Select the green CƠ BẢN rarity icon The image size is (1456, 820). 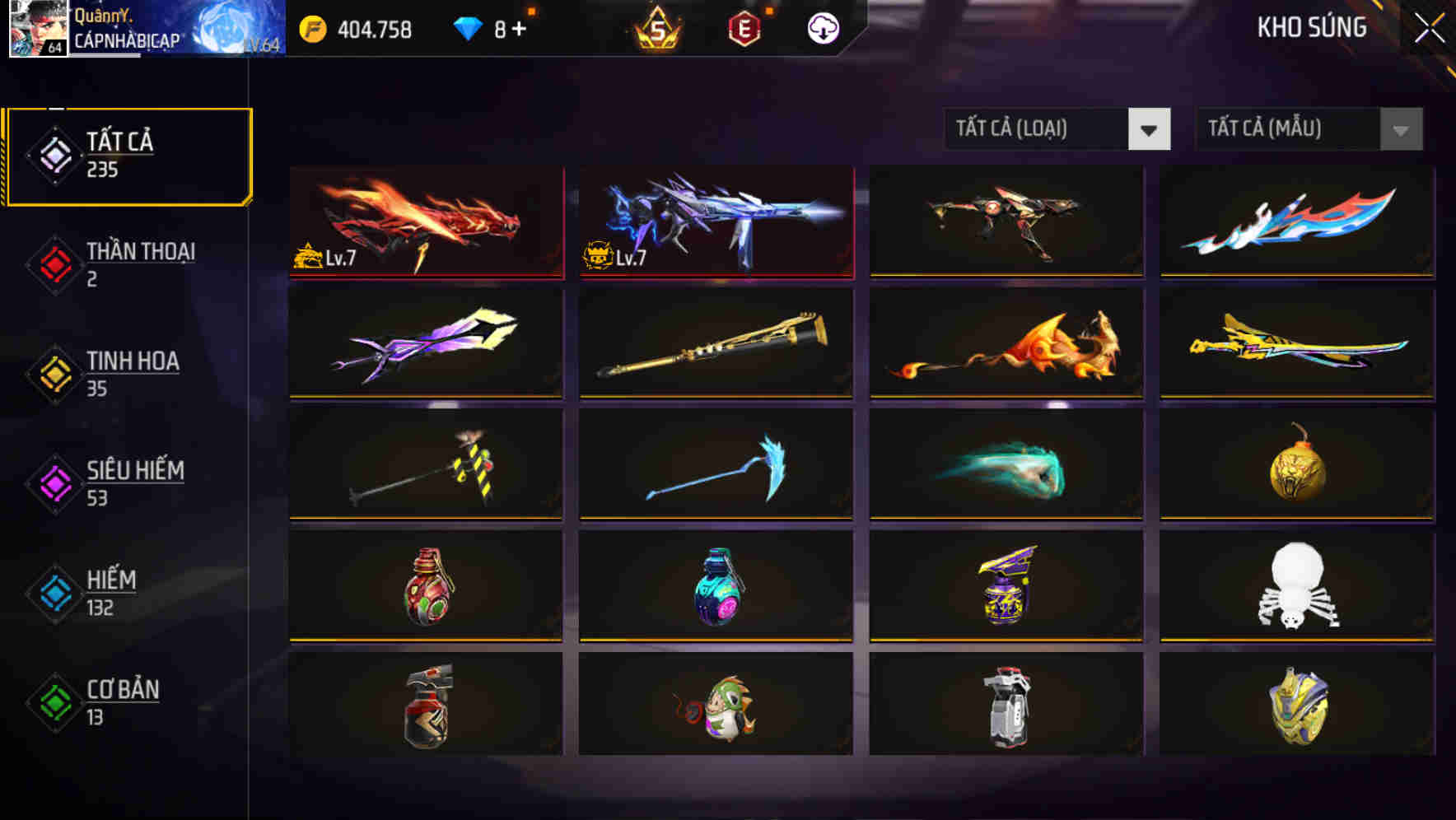coord(52,701)
